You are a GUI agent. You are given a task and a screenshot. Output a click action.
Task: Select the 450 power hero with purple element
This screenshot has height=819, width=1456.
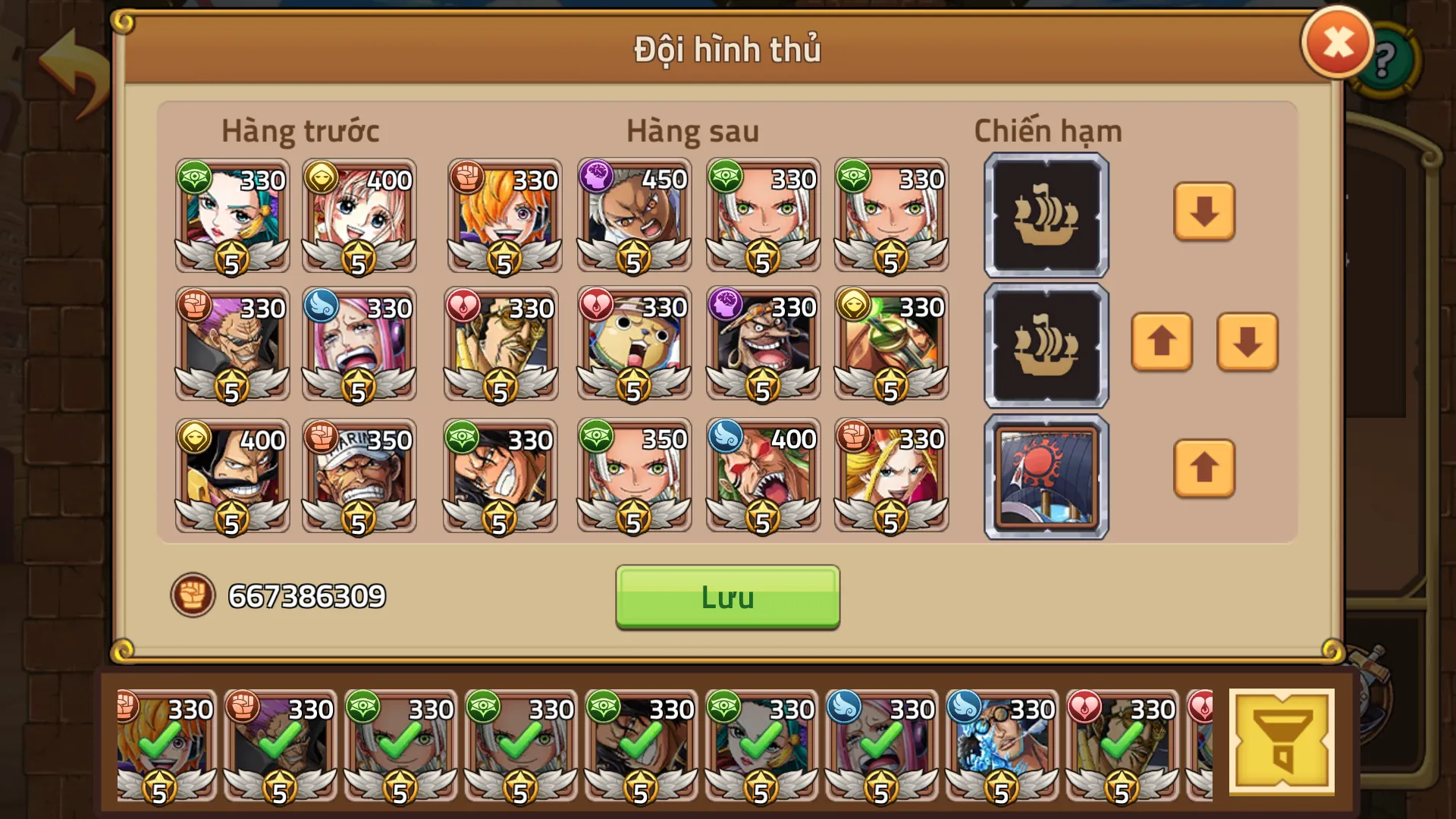(633, 216)
